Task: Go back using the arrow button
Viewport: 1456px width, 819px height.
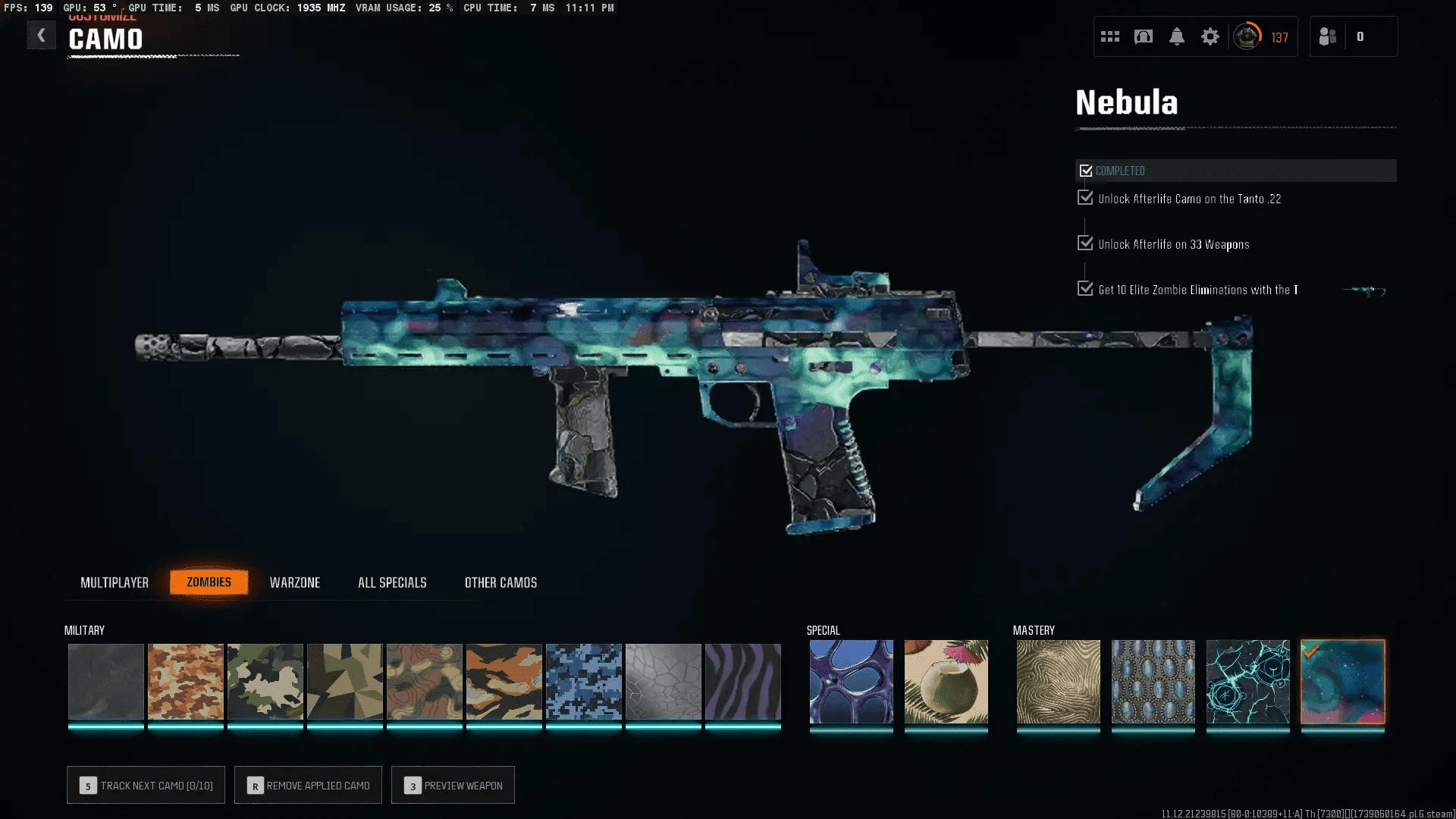Action: (41, 35)
